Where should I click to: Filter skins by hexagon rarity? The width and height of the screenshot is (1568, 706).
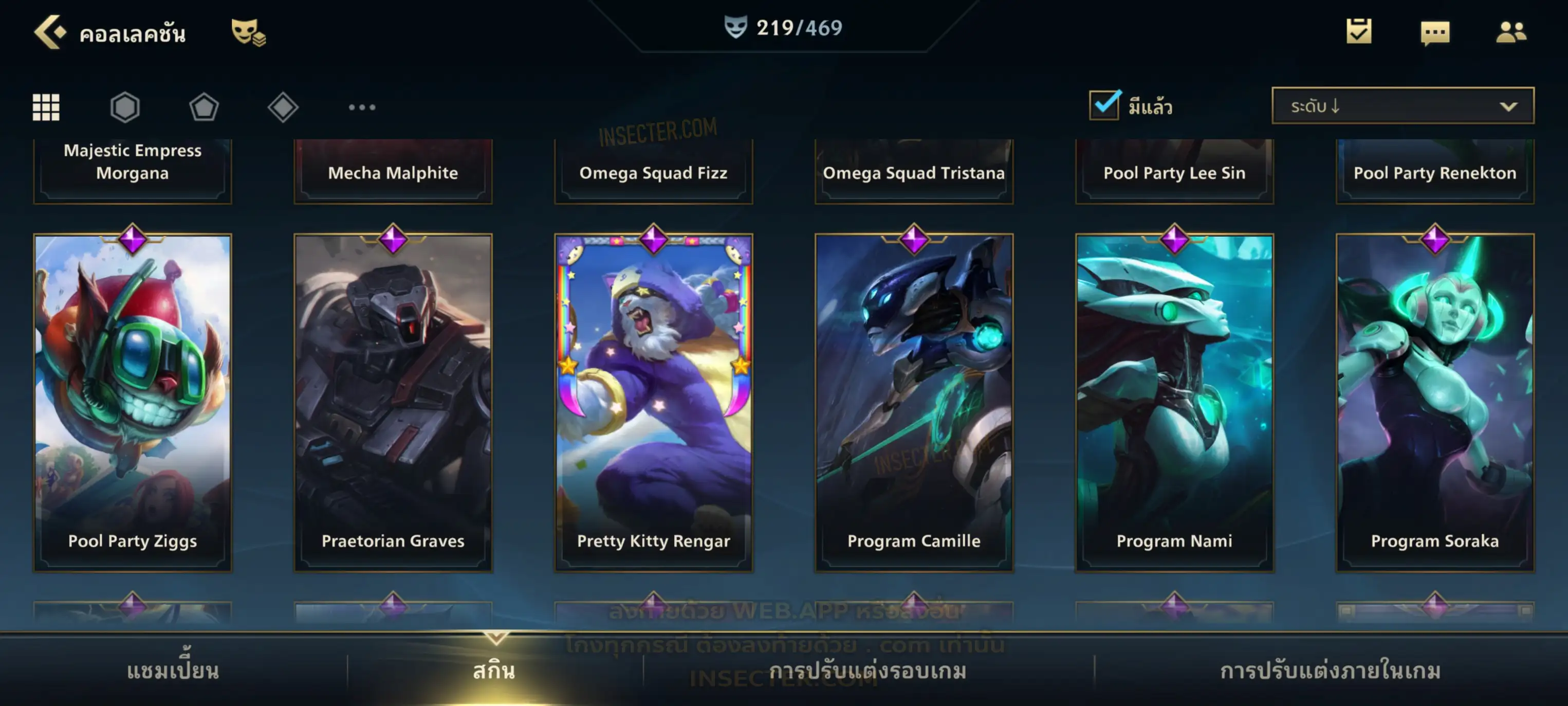(125, 107)
